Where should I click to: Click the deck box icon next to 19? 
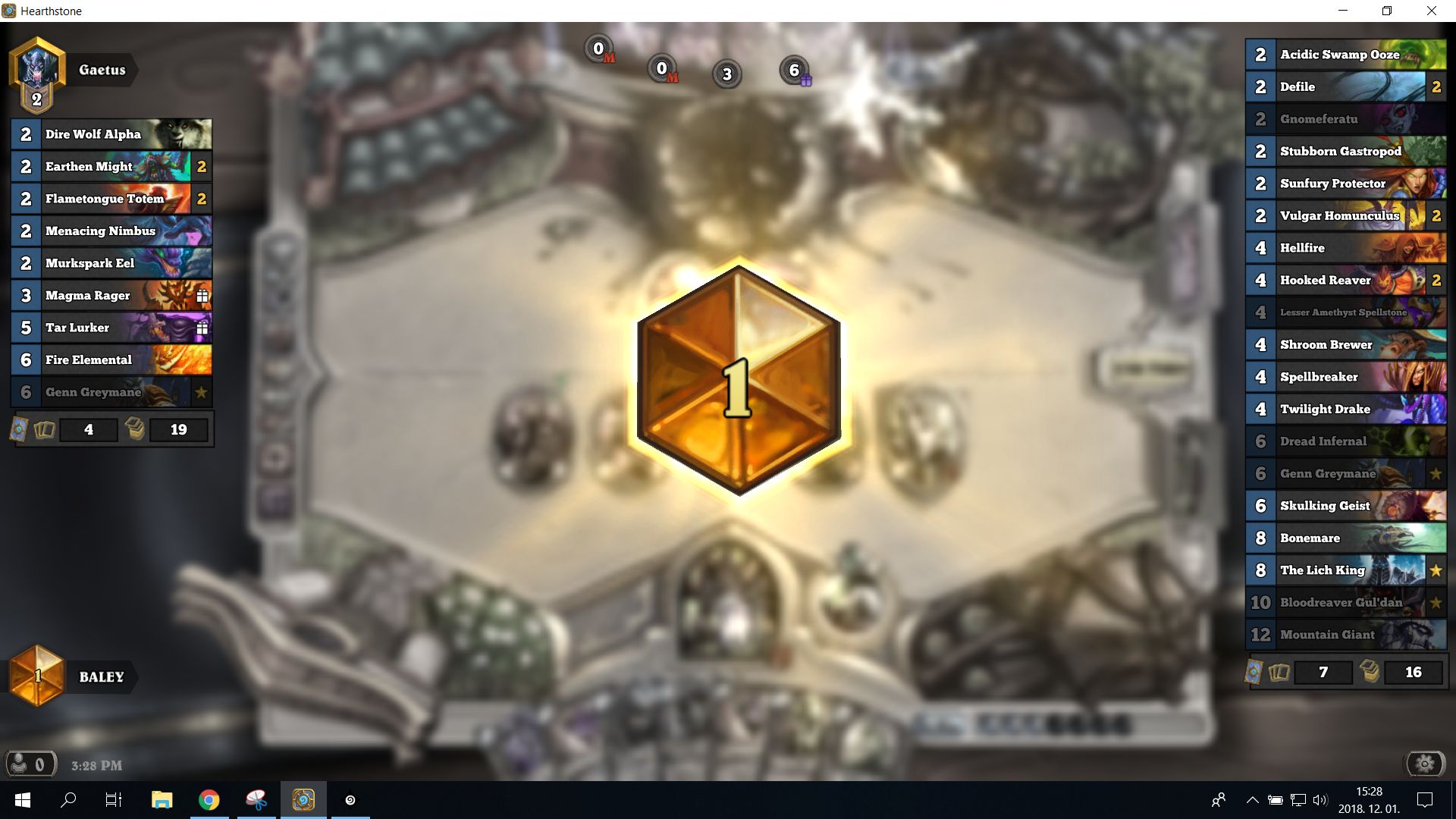click(135, 429)
